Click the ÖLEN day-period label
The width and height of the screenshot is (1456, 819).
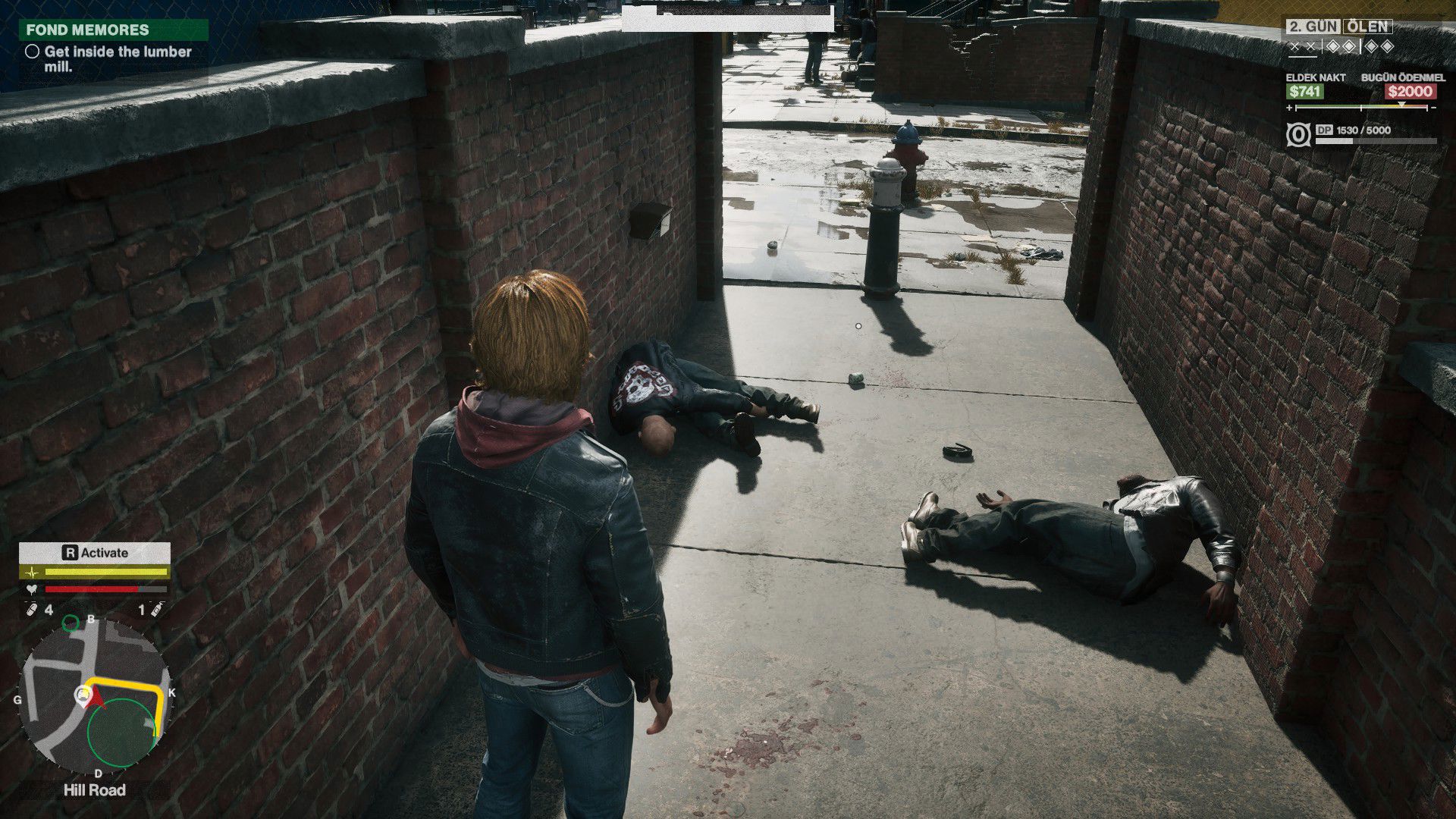pos(1367,27)
